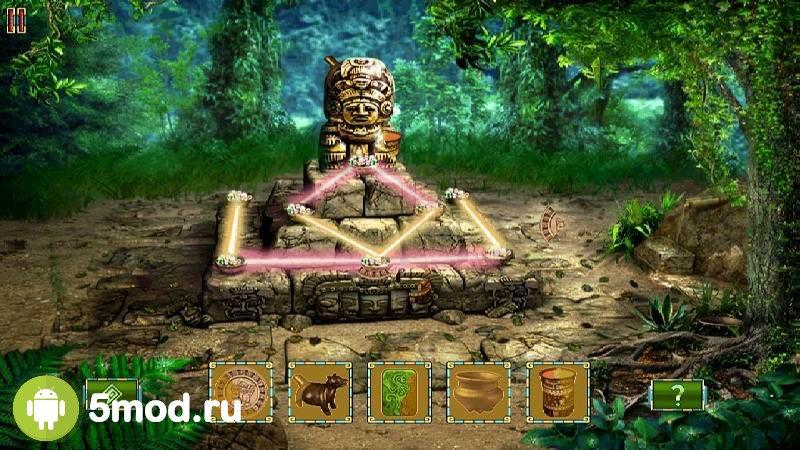Select the round calendar disc inventory slot

tap(240, 392)
